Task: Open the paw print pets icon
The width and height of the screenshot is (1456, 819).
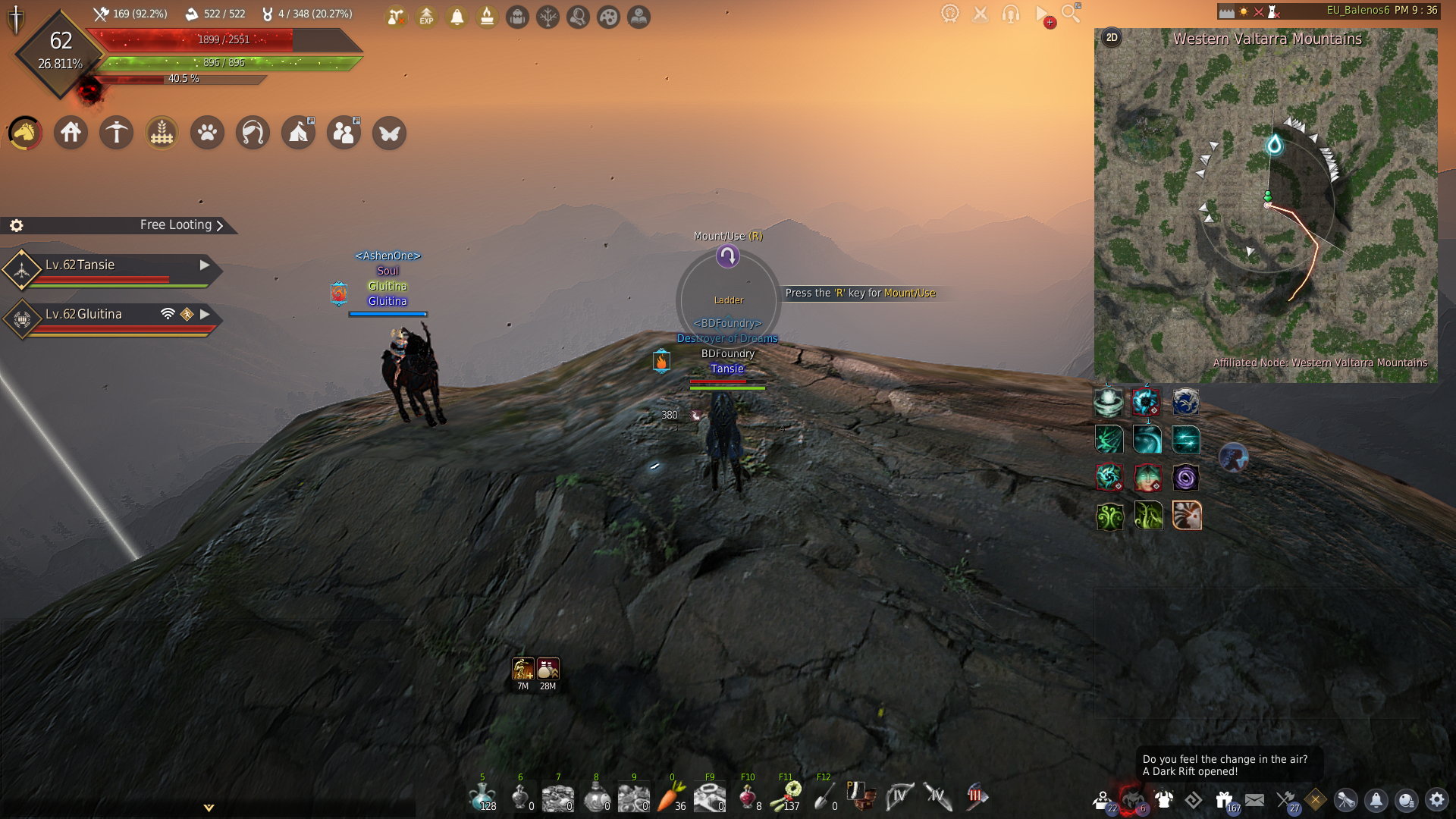Action: (208, 133)
